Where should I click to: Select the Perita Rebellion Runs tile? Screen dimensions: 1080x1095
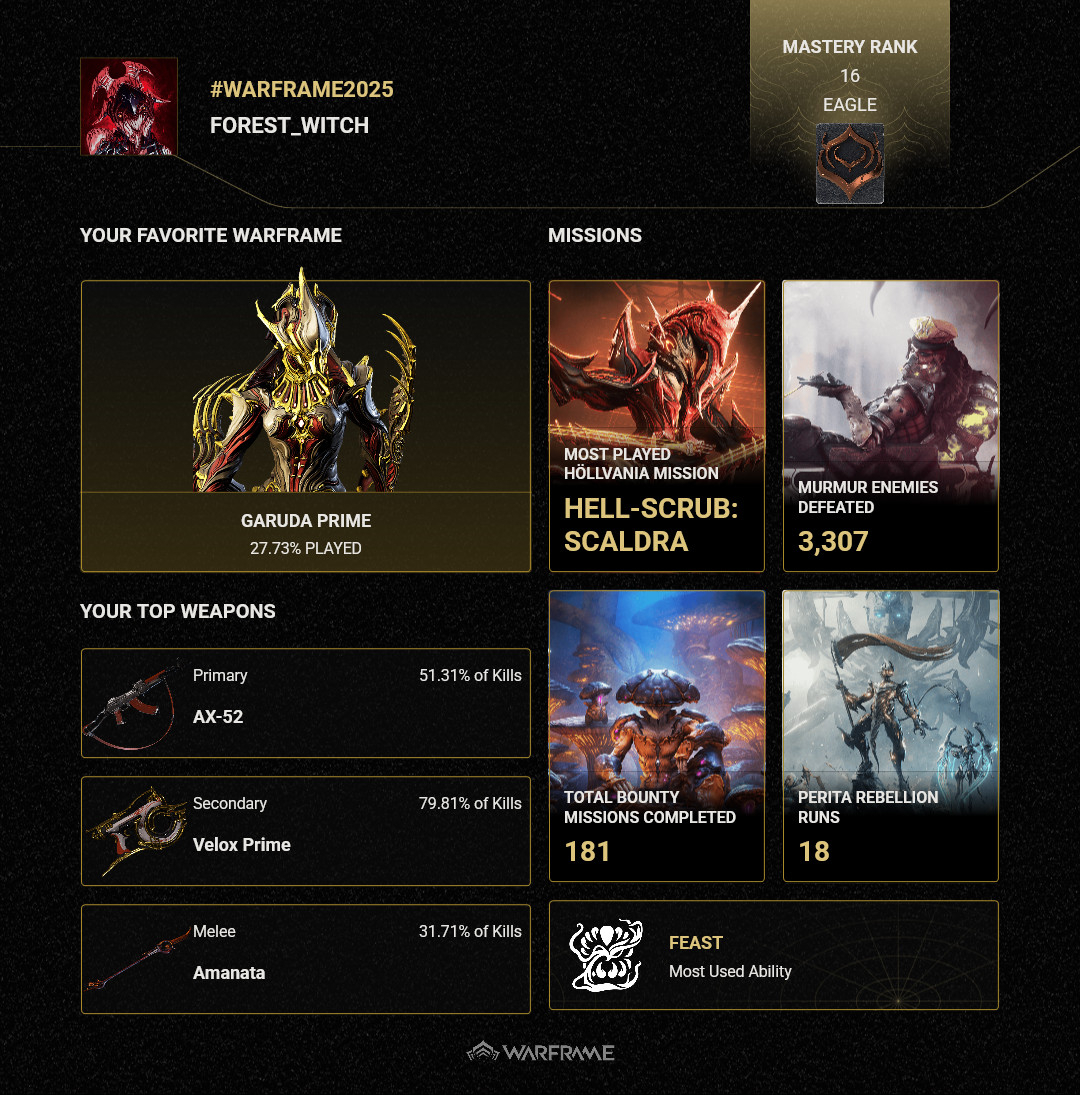click(890, 736)
